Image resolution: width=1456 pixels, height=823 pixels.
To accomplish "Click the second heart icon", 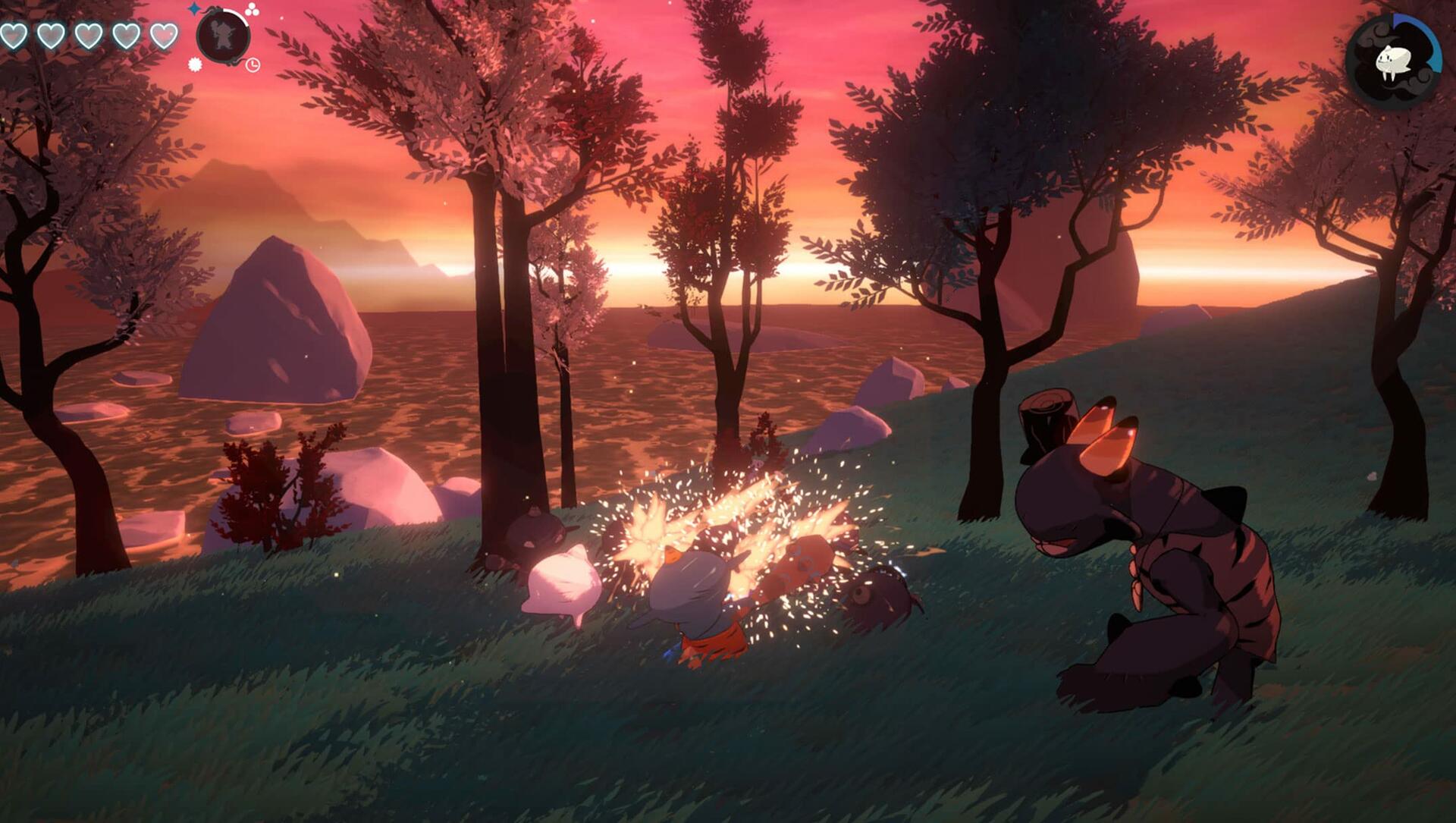I will 52,35.
